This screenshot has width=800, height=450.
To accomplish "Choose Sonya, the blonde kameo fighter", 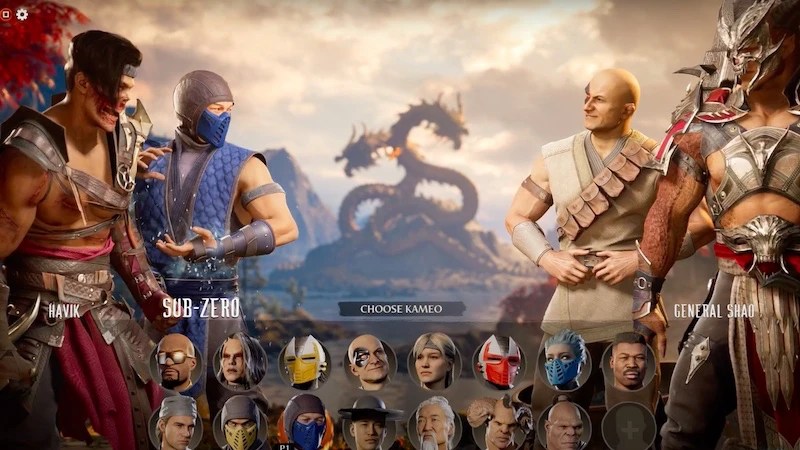I will 434,362.
